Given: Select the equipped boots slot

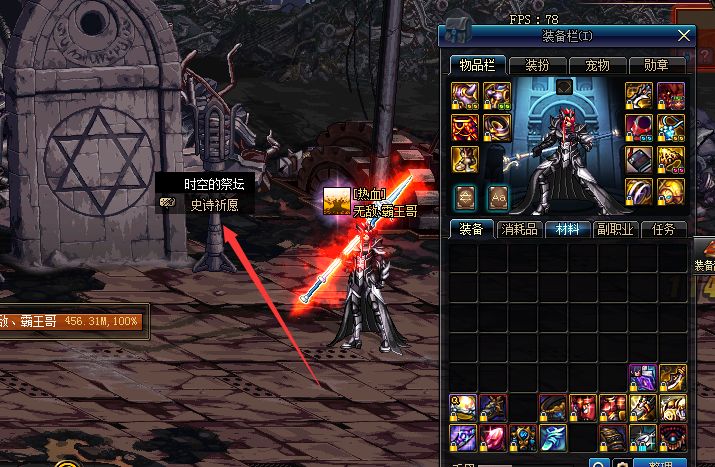Looking at the screenshot, I should pyautogui.click(x=463, y=159).
